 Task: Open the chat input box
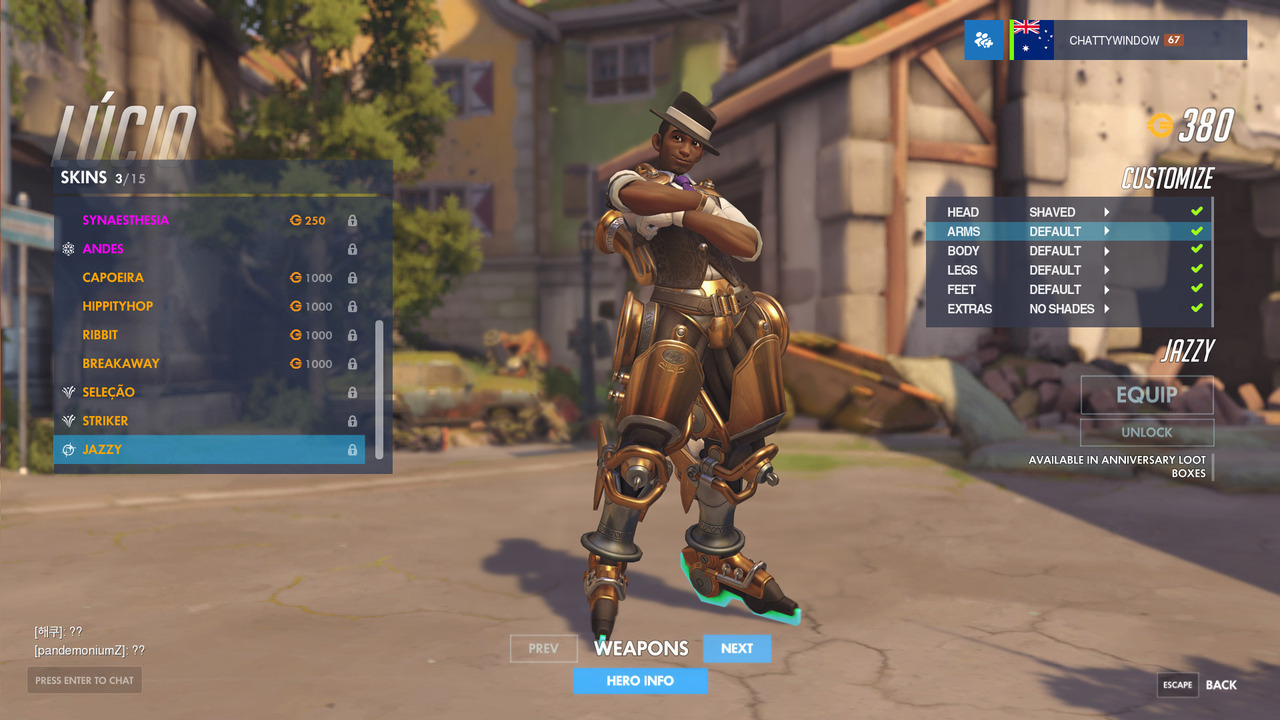coord(84,680)
